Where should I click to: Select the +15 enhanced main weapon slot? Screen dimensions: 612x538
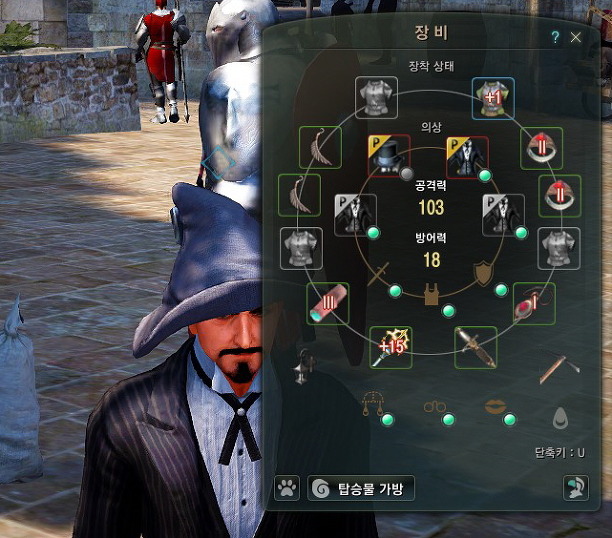pyautogui.click(x=391, y=346)
